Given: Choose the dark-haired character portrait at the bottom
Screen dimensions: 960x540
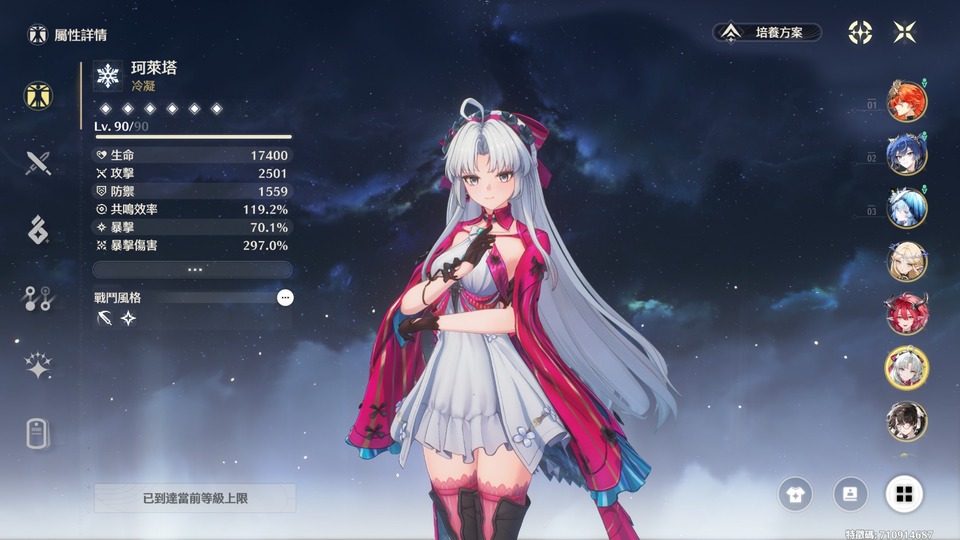Looking at the screenshot, I should [x=907, y=421].
